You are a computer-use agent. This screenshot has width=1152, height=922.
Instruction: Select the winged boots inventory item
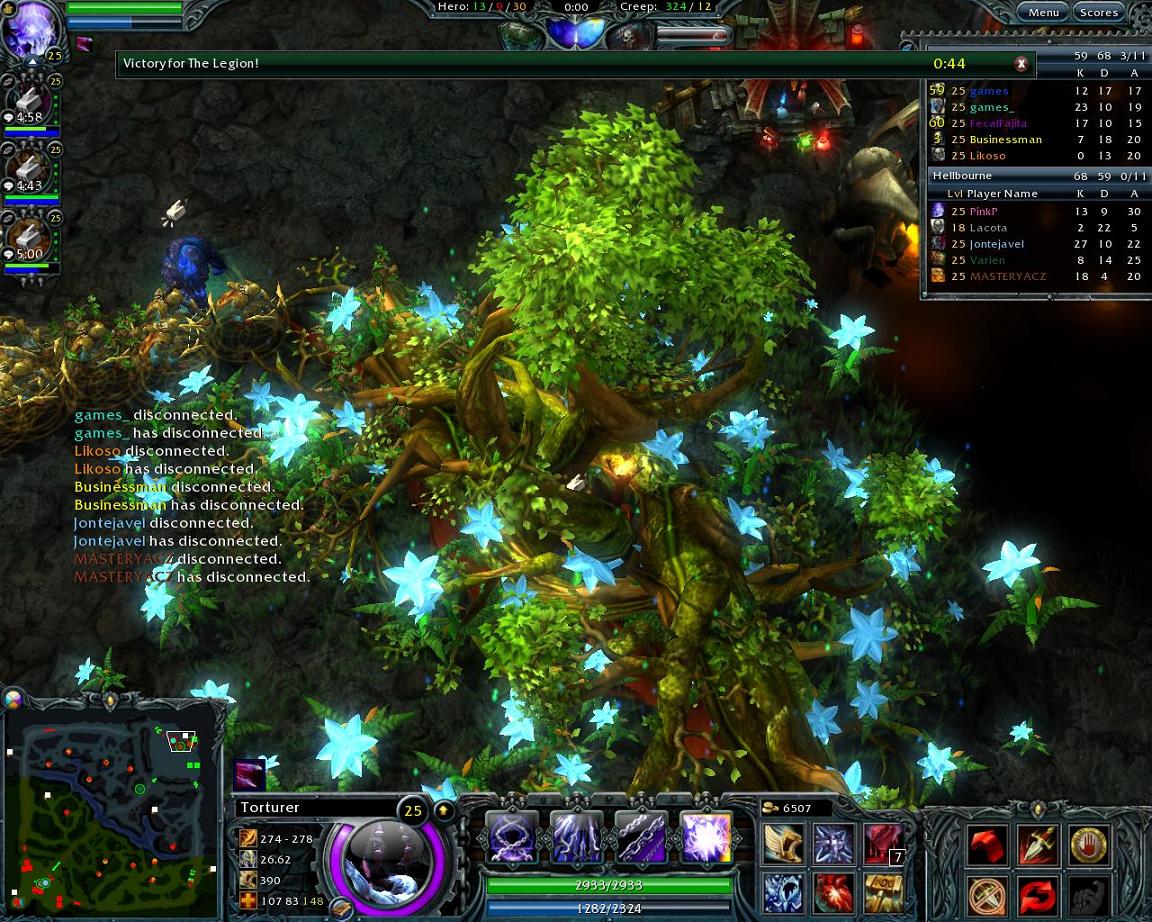[783, 845]
